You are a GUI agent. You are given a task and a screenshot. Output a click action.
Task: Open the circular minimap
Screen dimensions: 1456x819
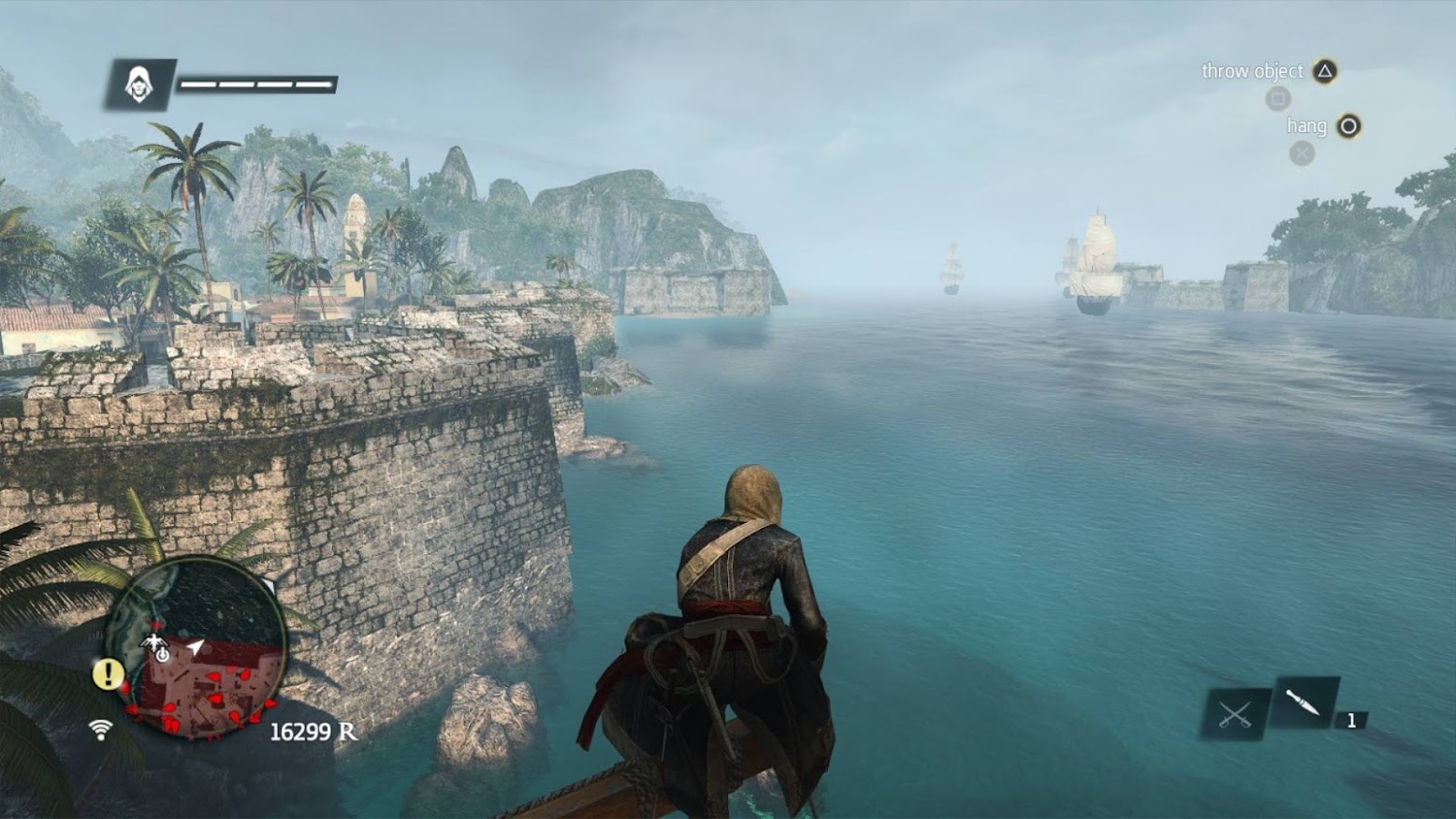(197, 650)
